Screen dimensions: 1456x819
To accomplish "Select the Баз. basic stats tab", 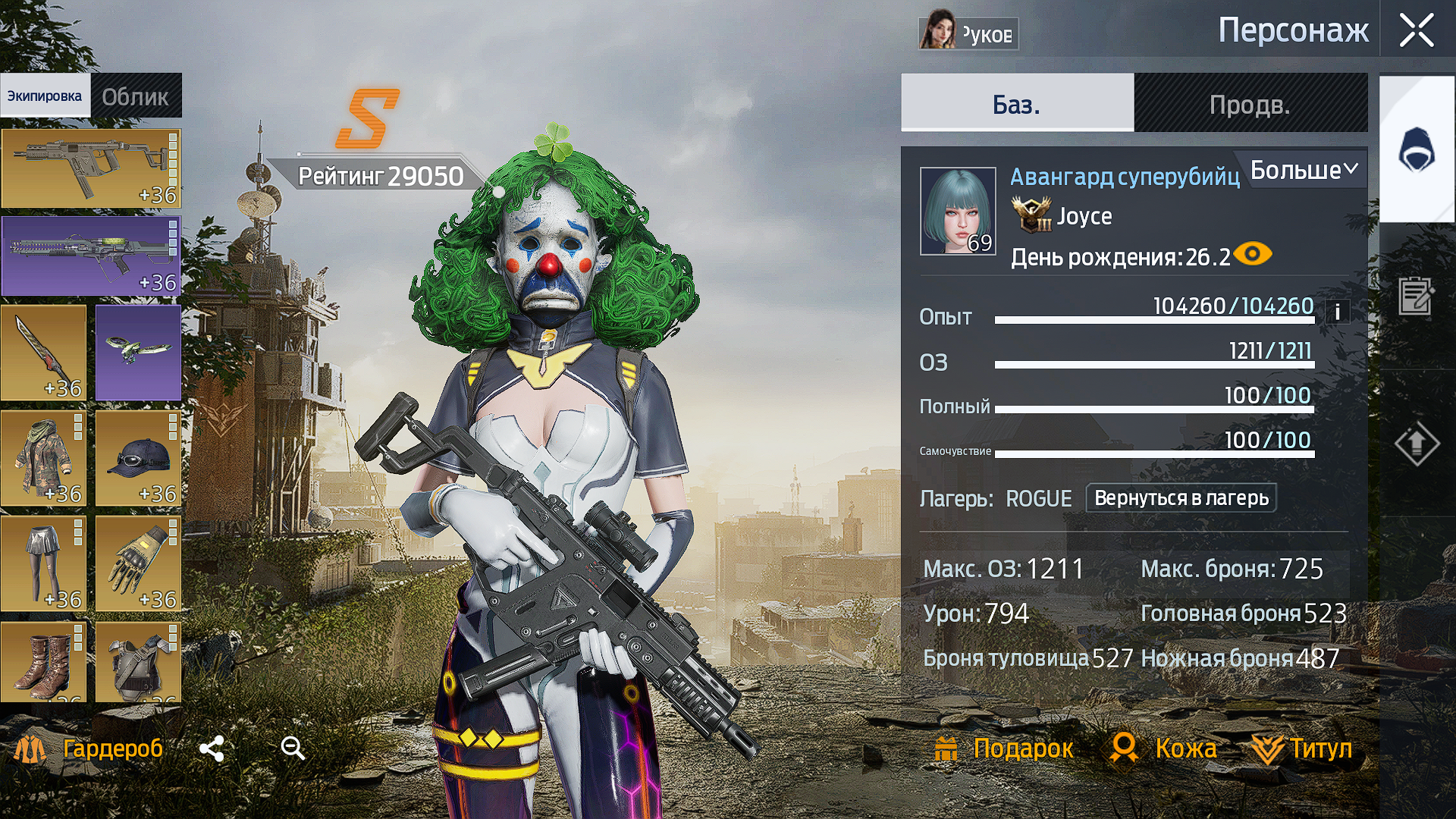I will (x=1016, y=104).
